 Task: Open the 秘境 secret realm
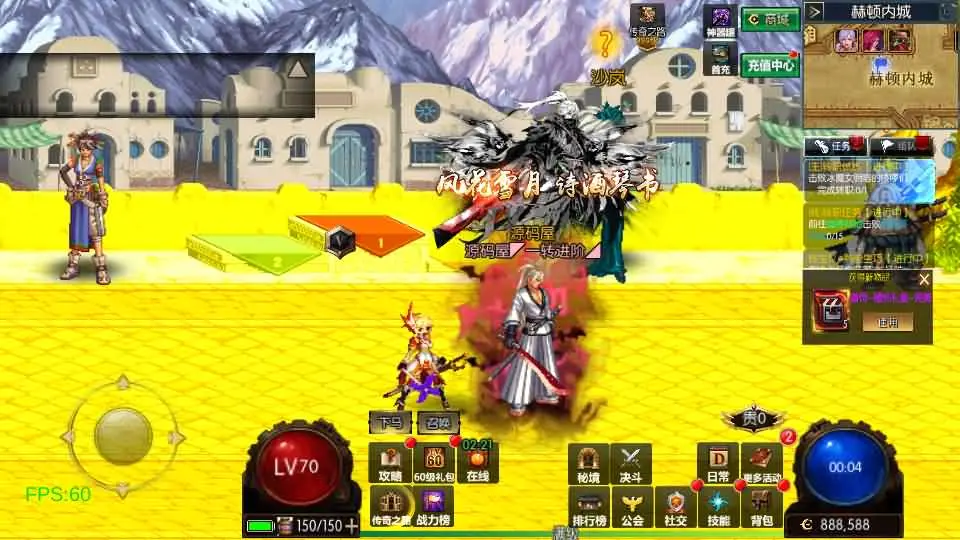(x=588, y=463)
